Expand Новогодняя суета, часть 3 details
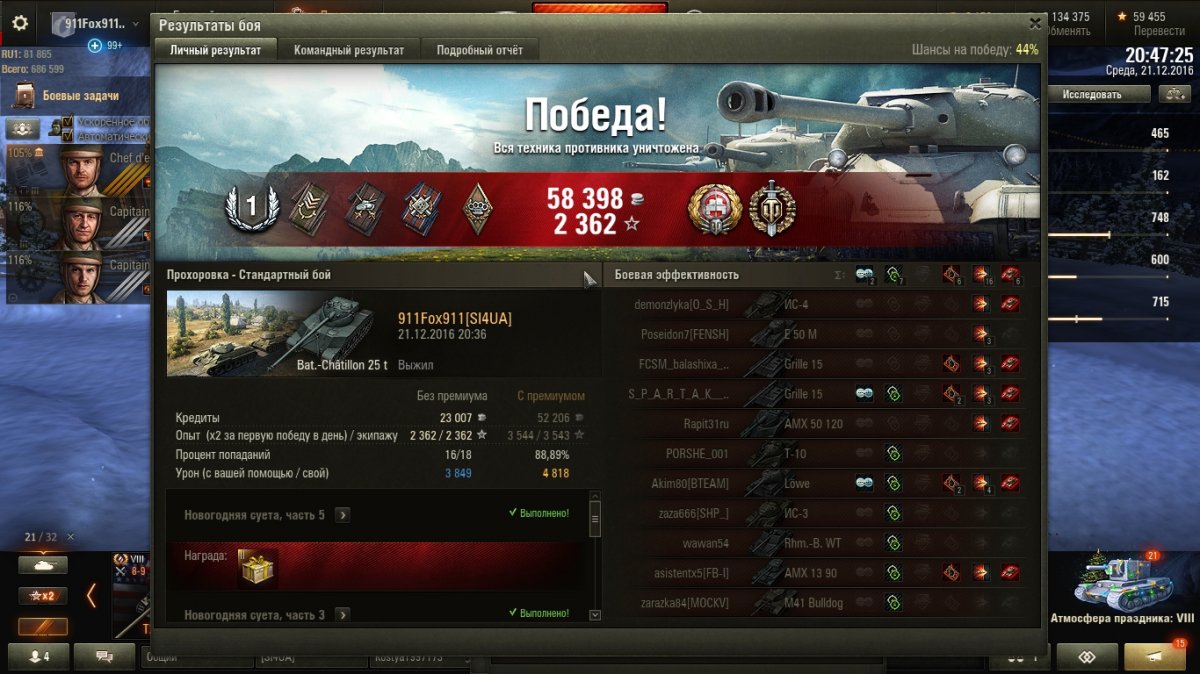Image resolution: width=1200 pixels, height=674 pixels. tap(343, 615)
